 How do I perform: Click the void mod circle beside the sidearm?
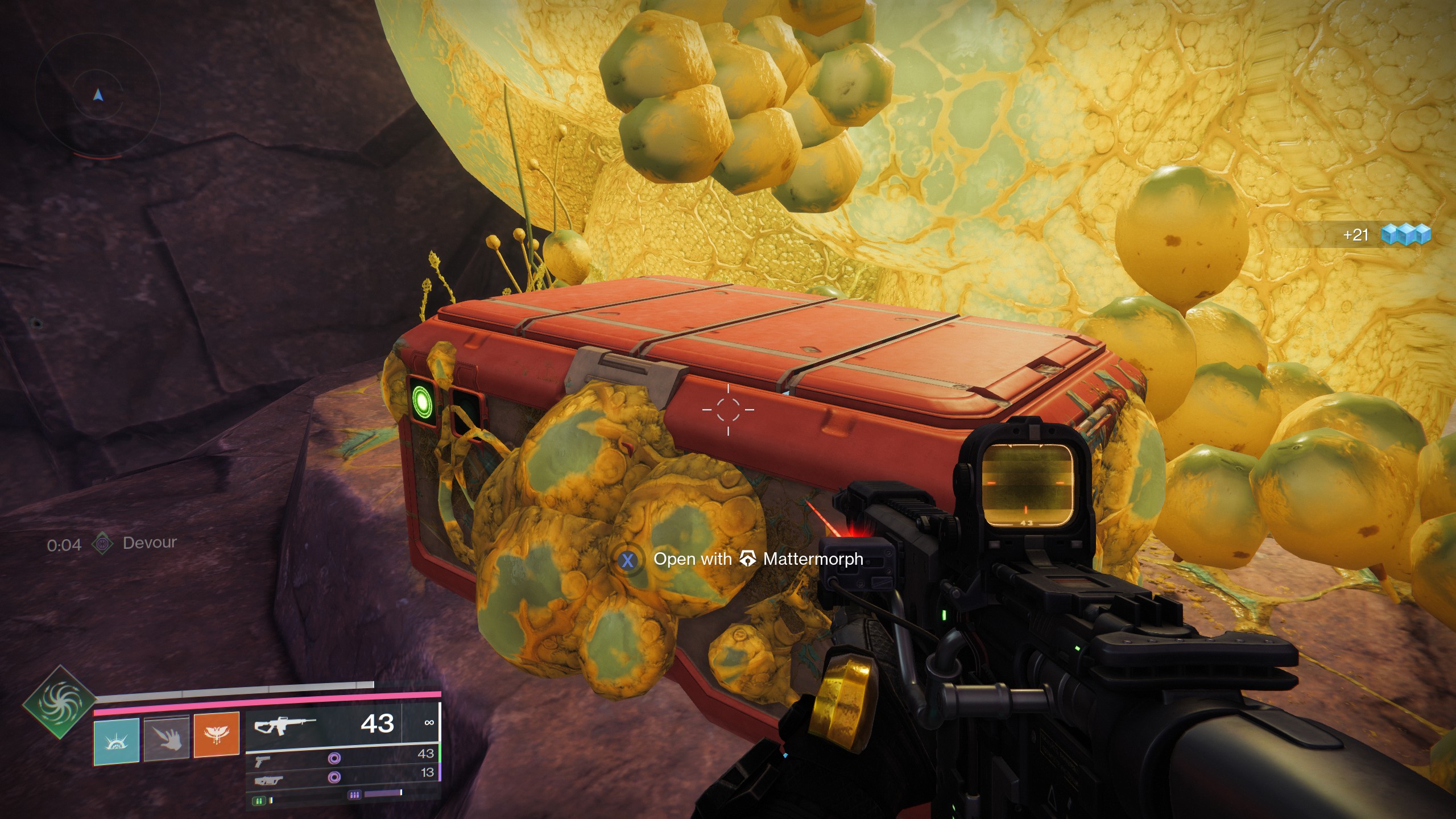[x=334, y=758]
